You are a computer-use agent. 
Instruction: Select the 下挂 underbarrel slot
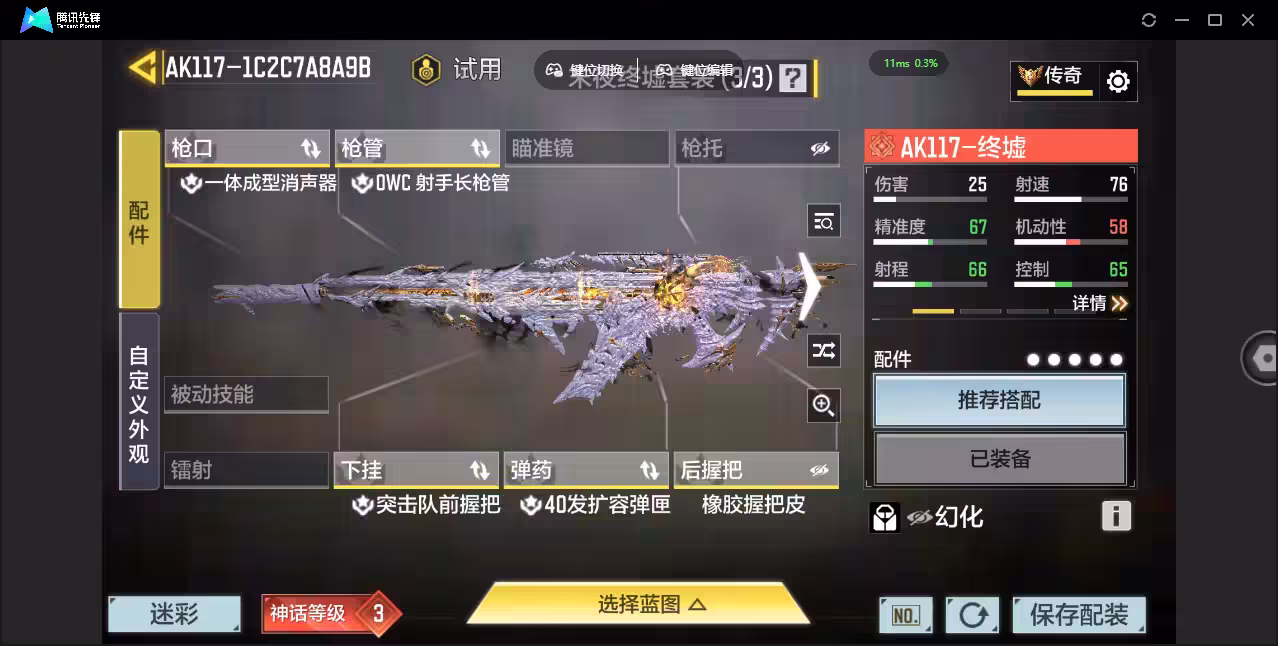click(416, 470)
